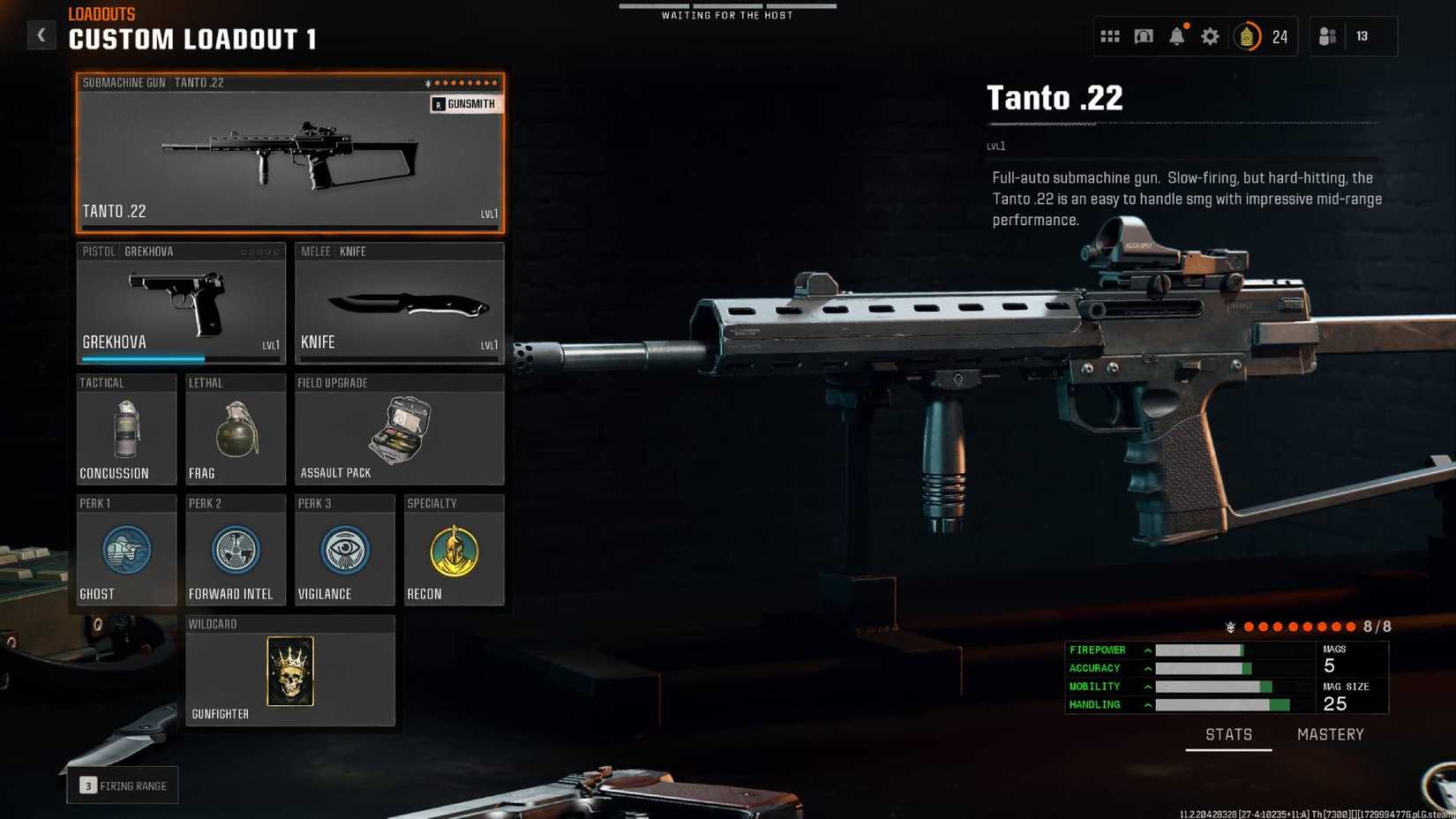
Task: Switch to the Mastery tab
Action: click(x=1330, y=733)
